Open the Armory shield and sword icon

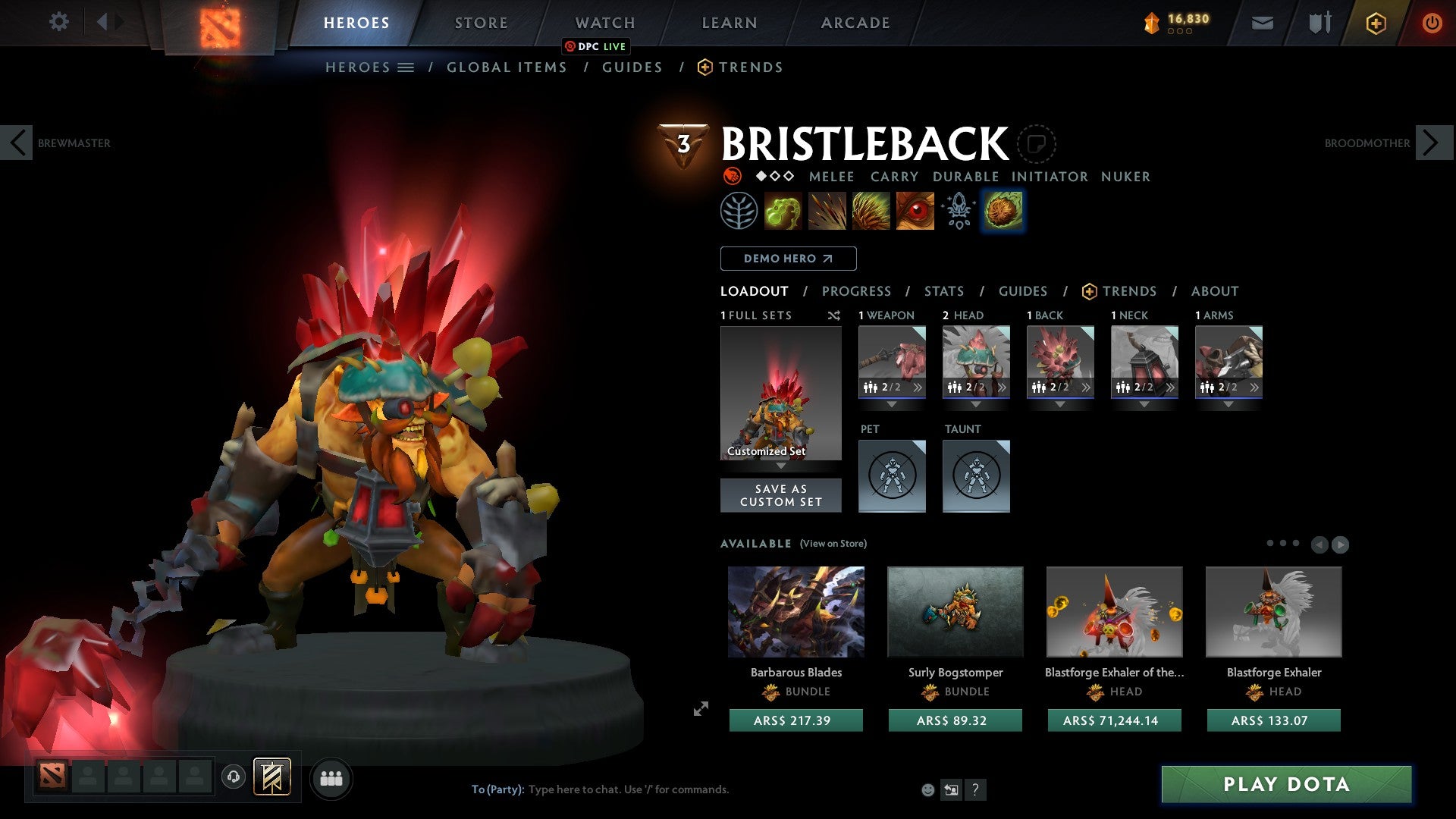click(x=1319, y=23)
